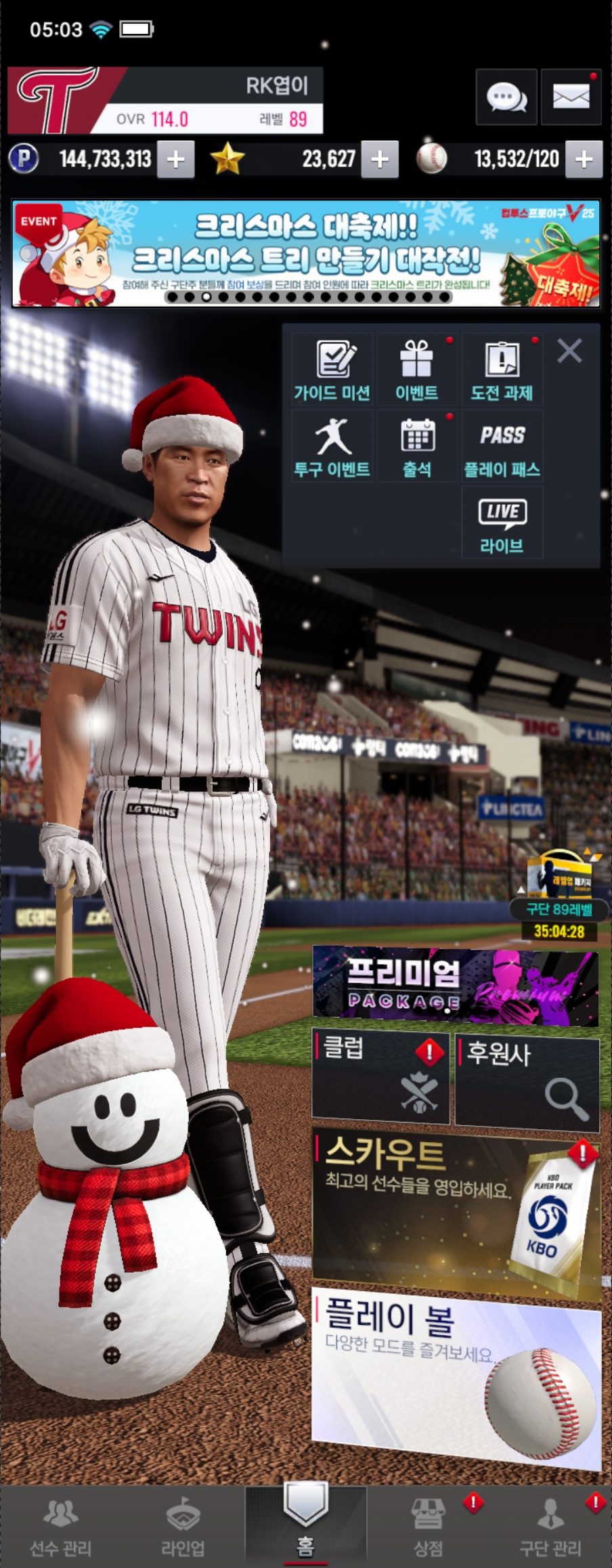Screen dimensions: 612x1568
Task: Open 도전 과제 challenges
Action: (x=502, y=370)
